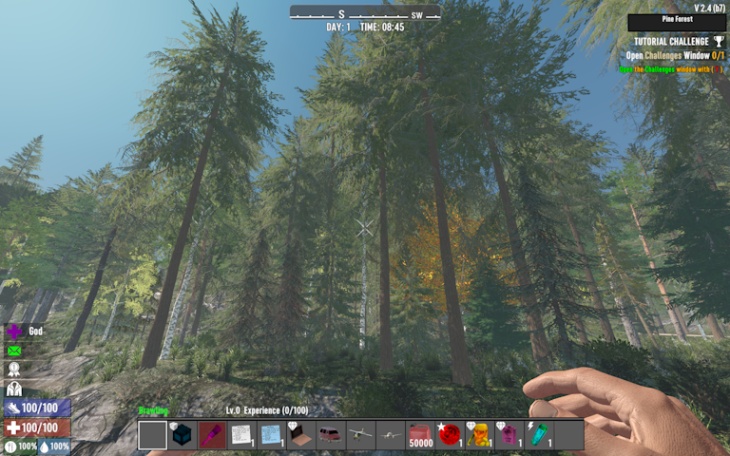730x456 pixels.
Task: Choose the white paper note slot
Action: 241,435
